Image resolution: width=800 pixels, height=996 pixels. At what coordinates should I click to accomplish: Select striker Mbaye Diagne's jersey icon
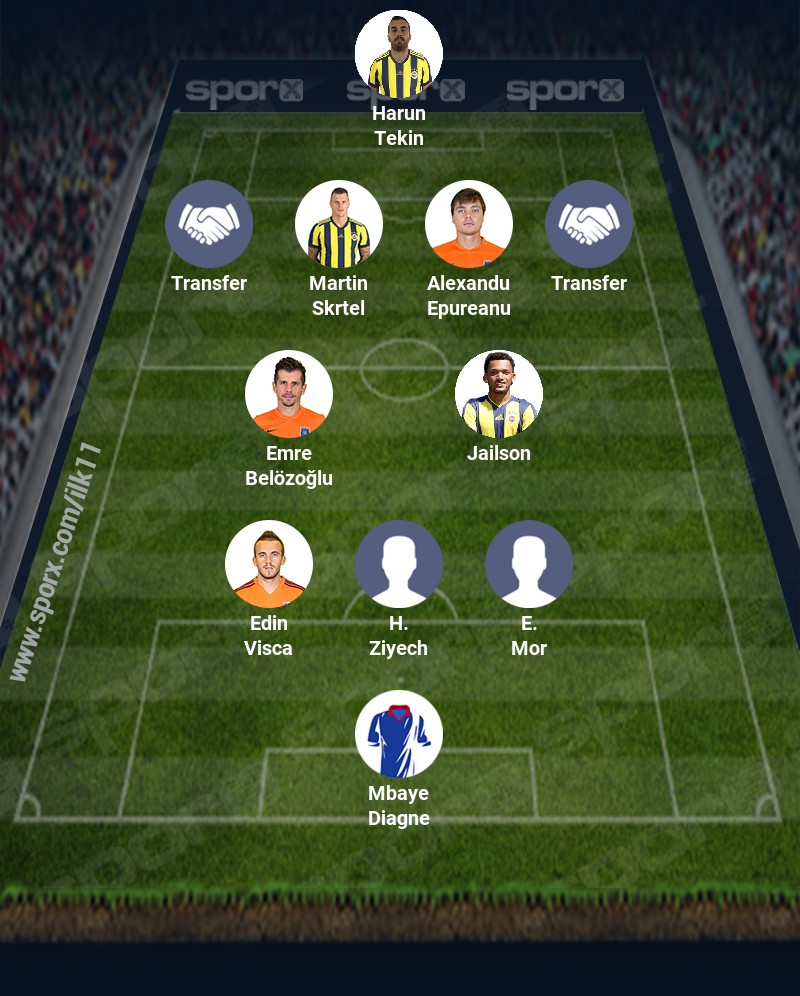[x=399, y=734]
